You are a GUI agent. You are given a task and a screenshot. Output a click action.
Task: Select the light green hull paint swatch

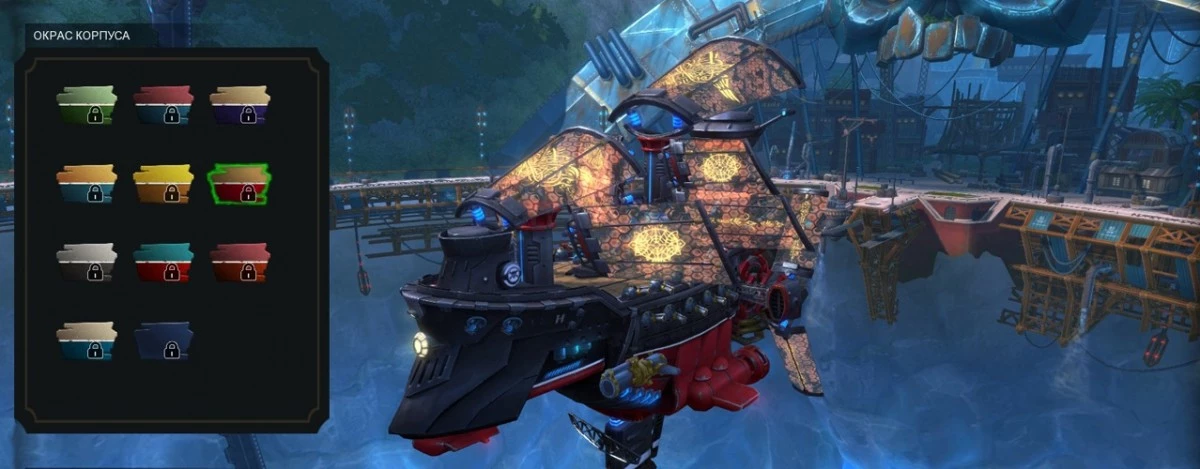[x=87, y=105]
